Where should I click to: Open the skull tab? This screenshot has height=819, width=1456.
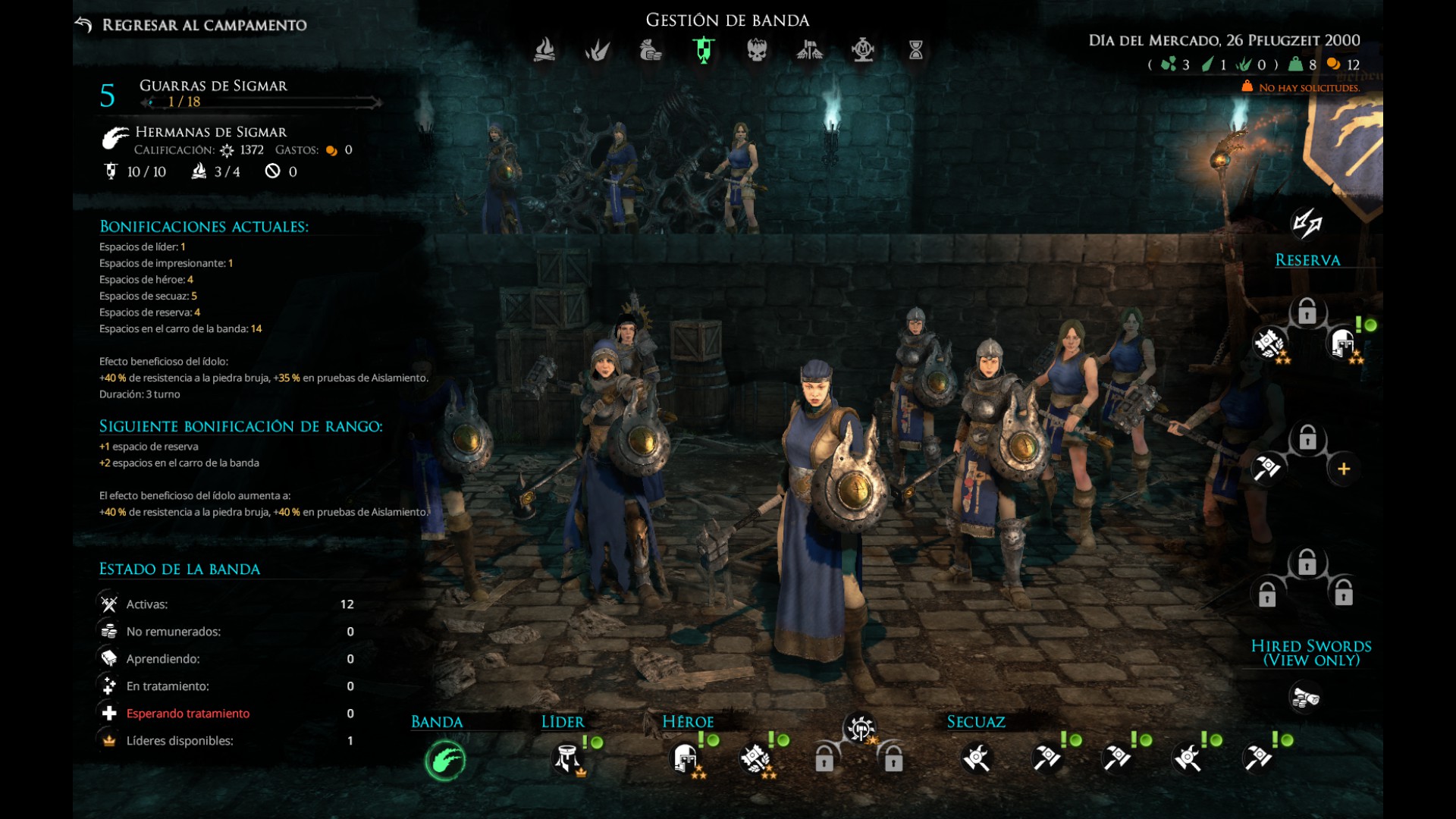[757, 50]
